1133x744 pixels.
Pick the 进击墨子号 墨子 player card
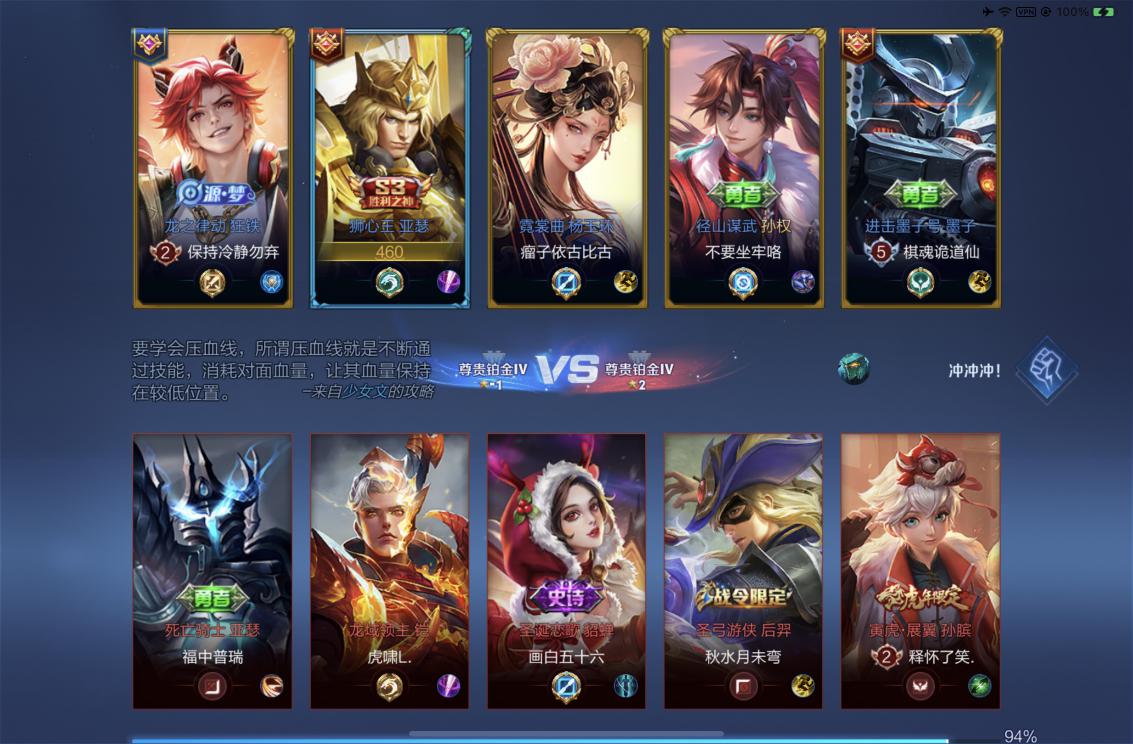(921, 168)
